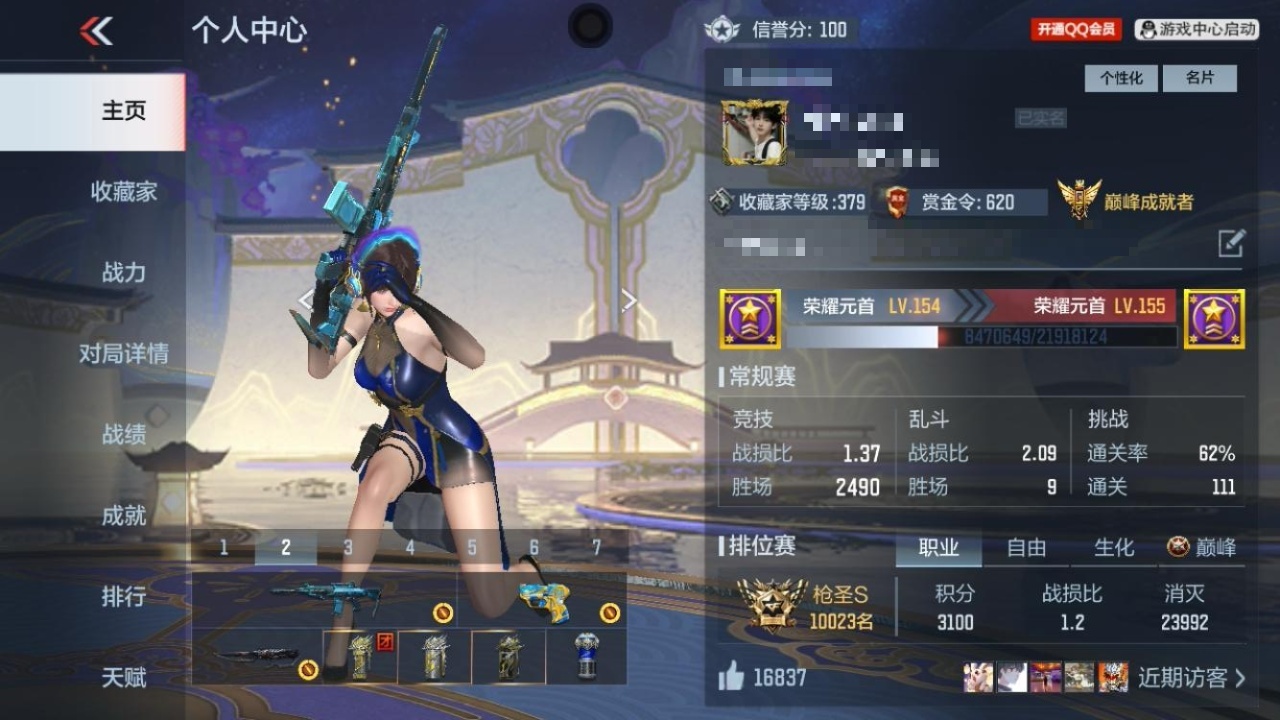Viewport: 1280px width, 720px height.
Task: Switch ranked stats to 生化 tab
Action: click(x=1113, y=547)
